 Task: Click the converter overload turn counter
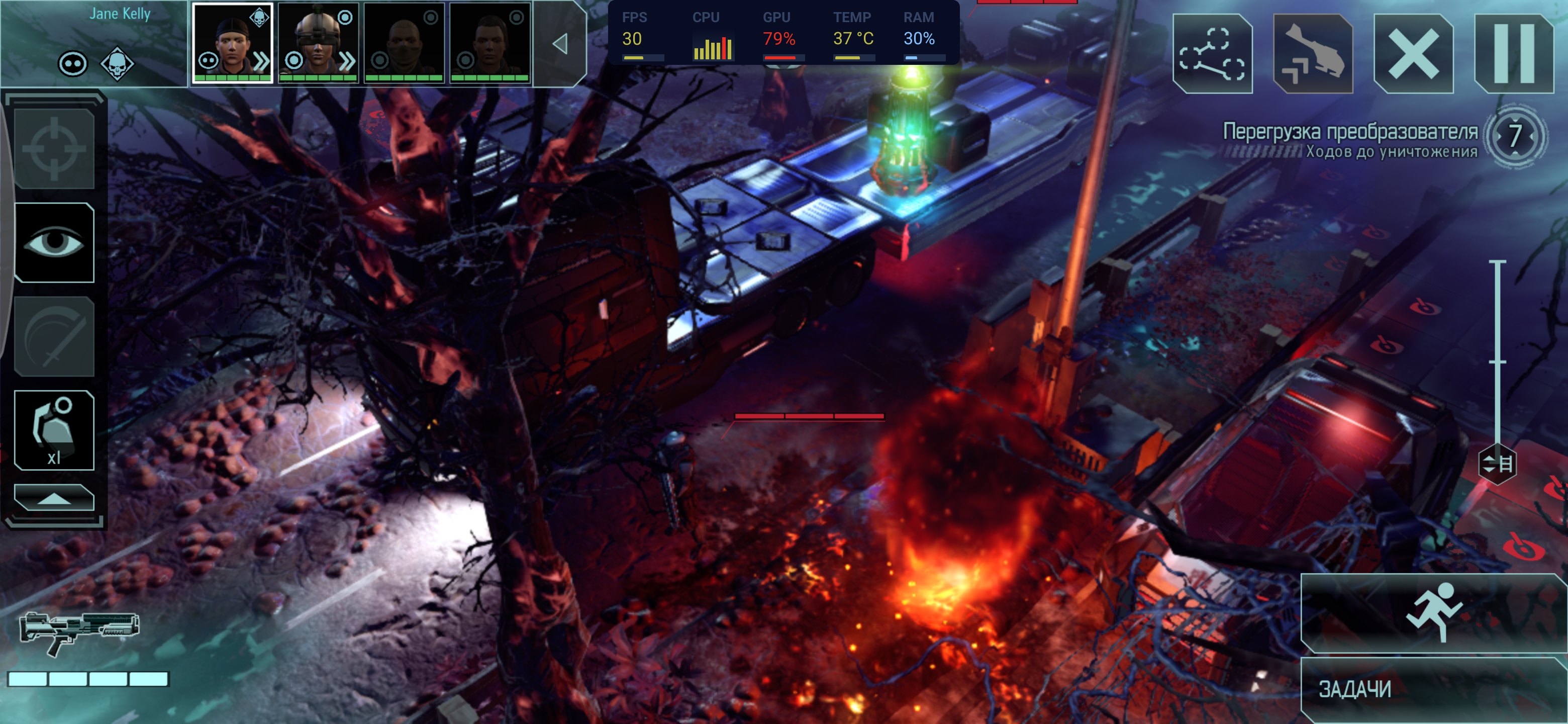[1514, 136]
